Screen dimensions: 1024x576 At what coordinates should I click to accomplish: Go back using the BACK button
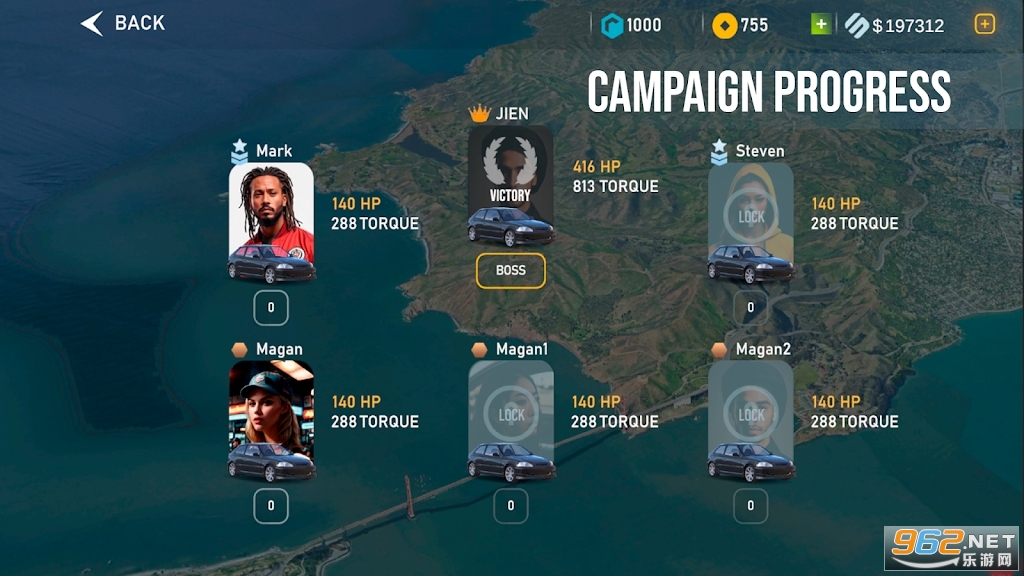[123, 23]
